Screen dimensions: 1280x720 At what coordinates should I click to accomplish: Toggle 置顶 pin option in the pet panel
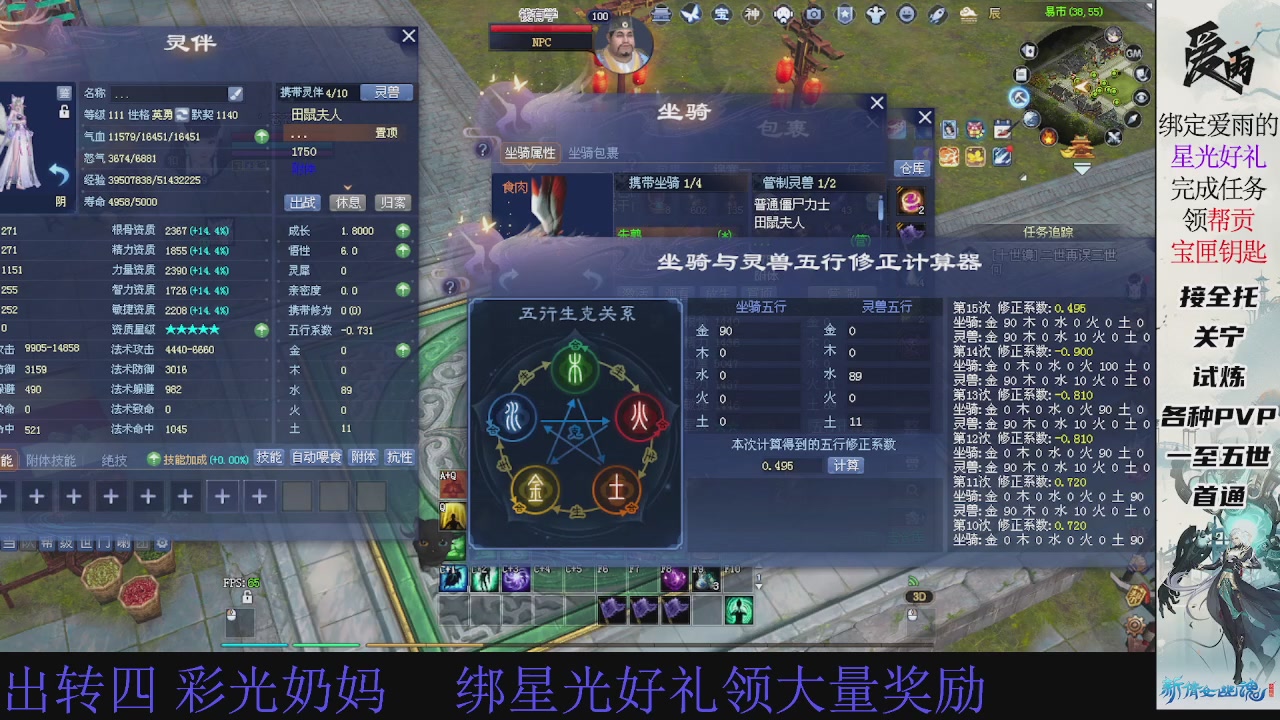pos(386,134)
